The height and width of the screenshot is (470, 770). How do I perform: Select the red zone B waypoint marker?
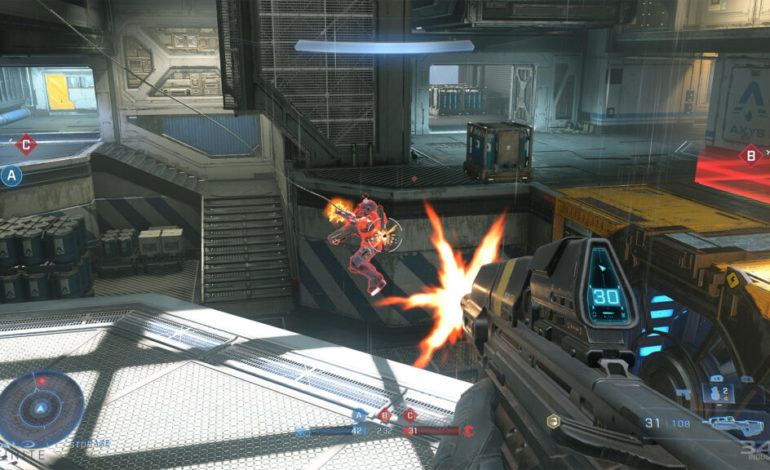(749, 155)
